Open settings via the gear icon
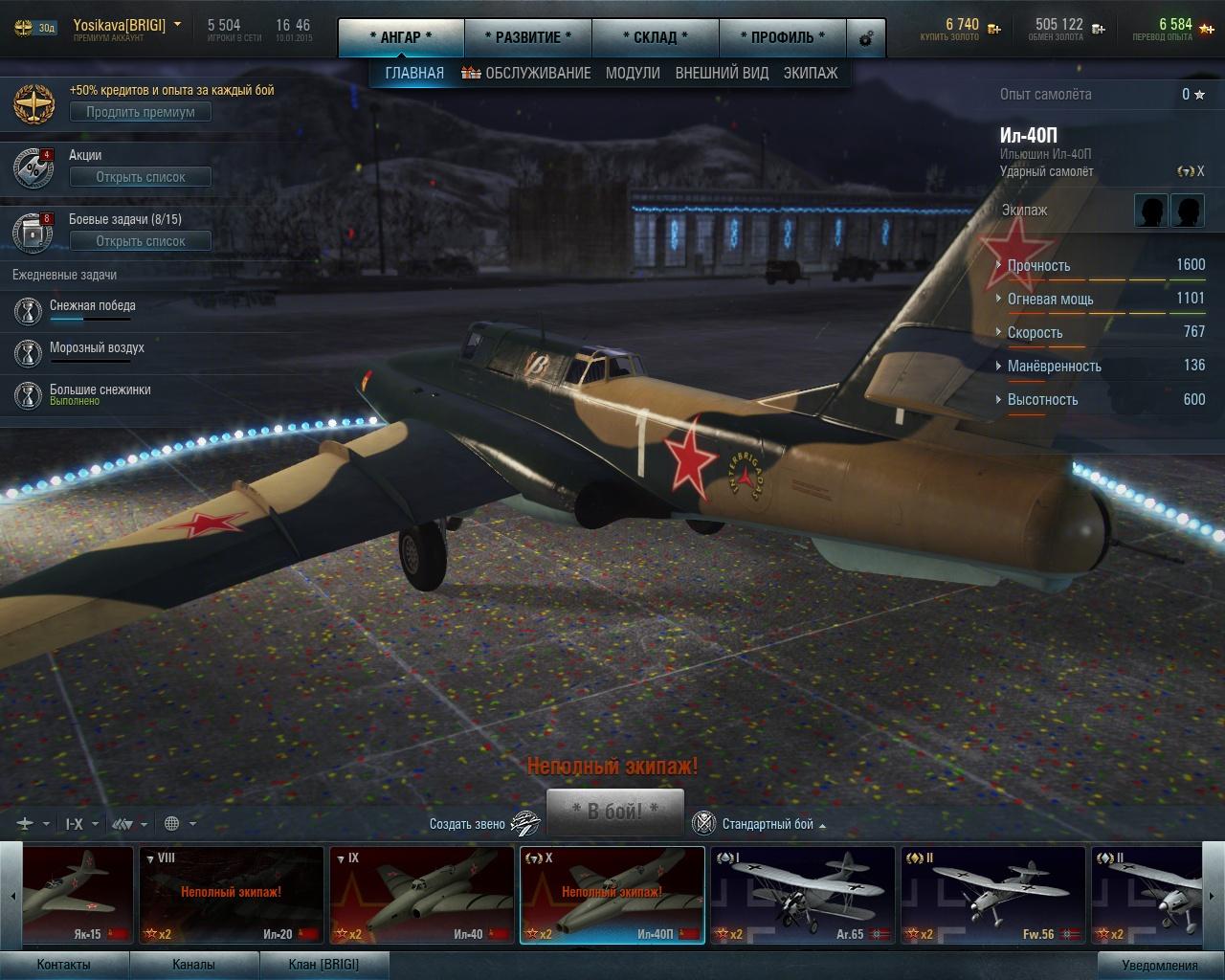1225x980 pixels. pos(866,39)
